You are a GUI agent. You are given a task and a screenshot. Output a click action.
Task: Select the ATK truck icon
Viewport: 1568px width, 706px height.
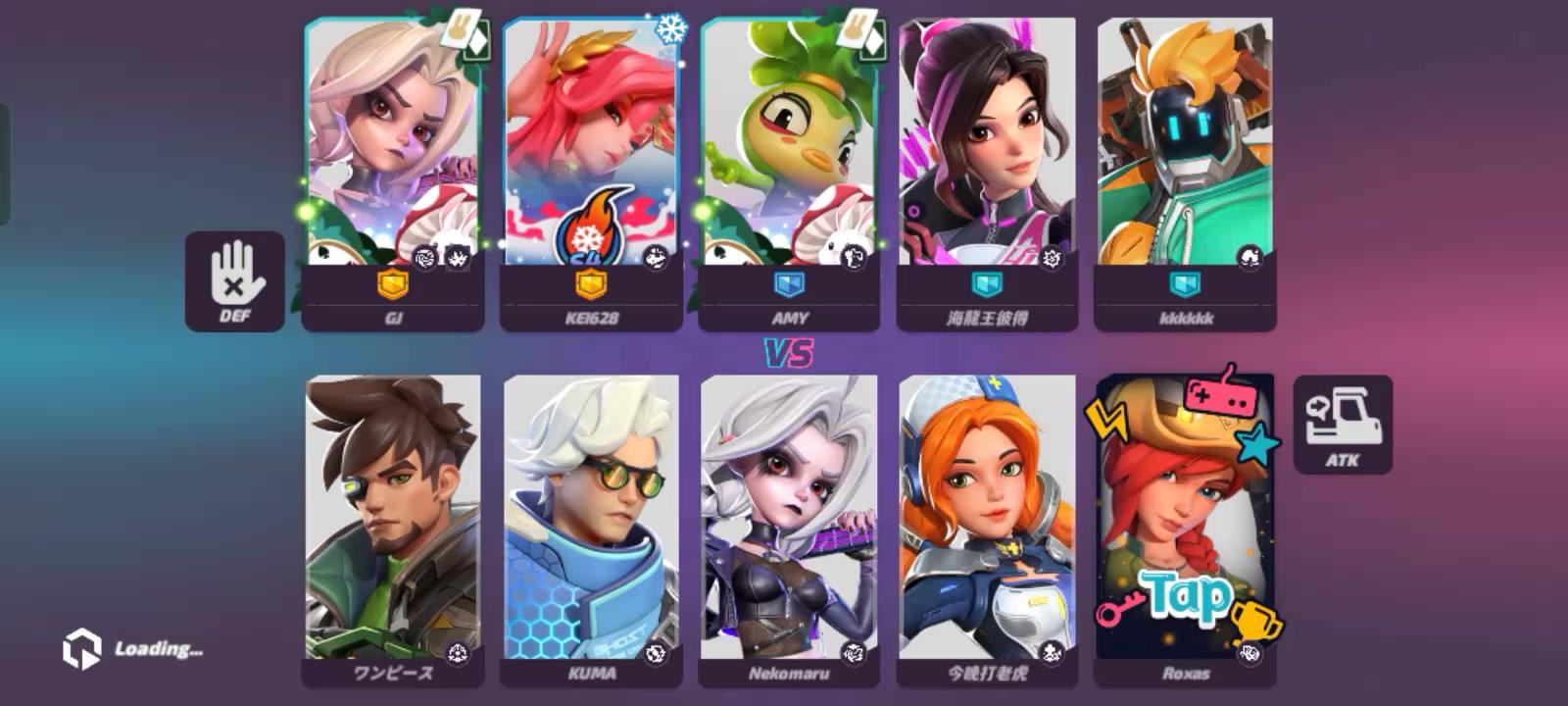pos(1345,420)
